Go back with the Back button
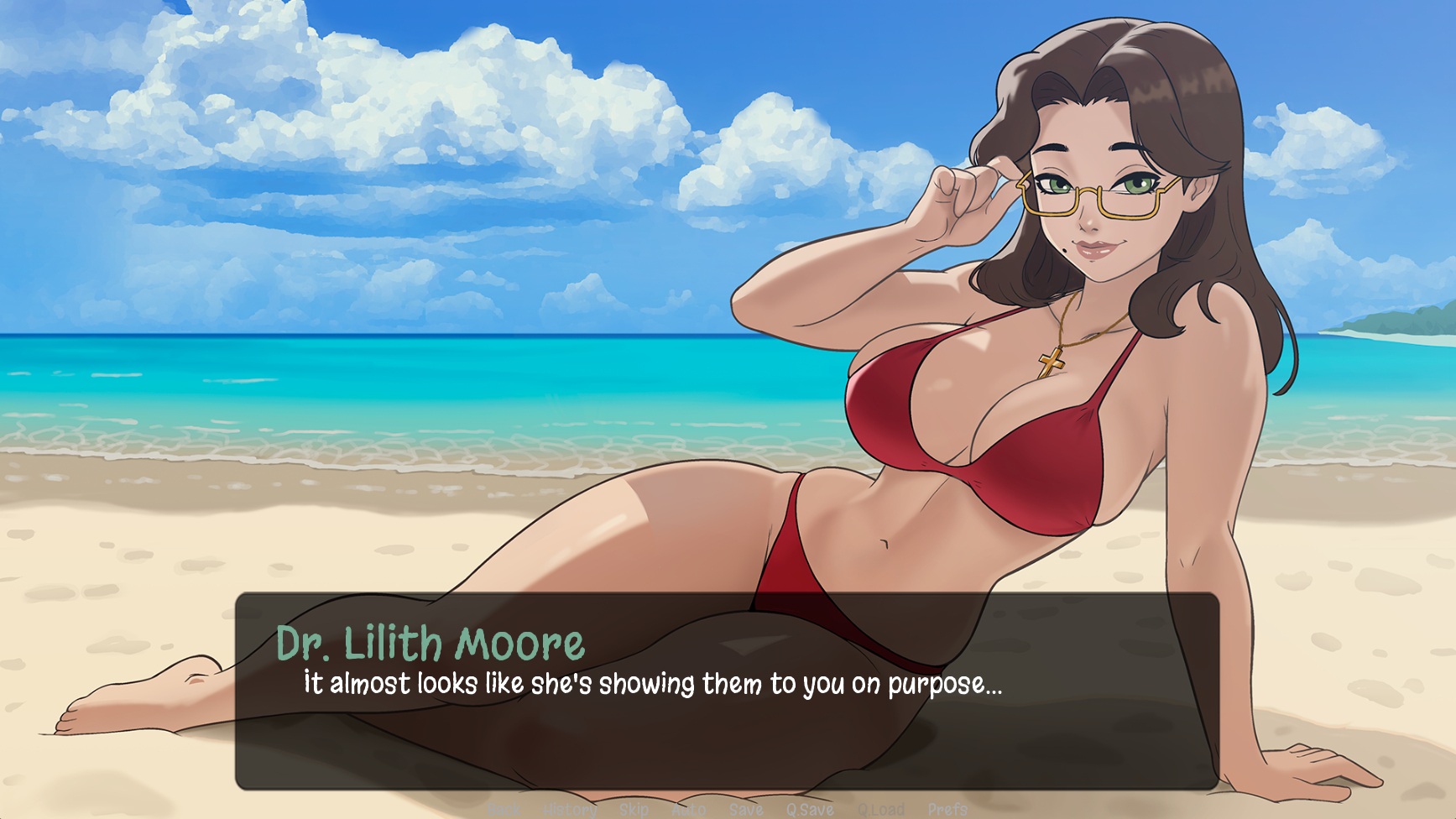This screenshot has height=819, width=1456. click(504, 809)
